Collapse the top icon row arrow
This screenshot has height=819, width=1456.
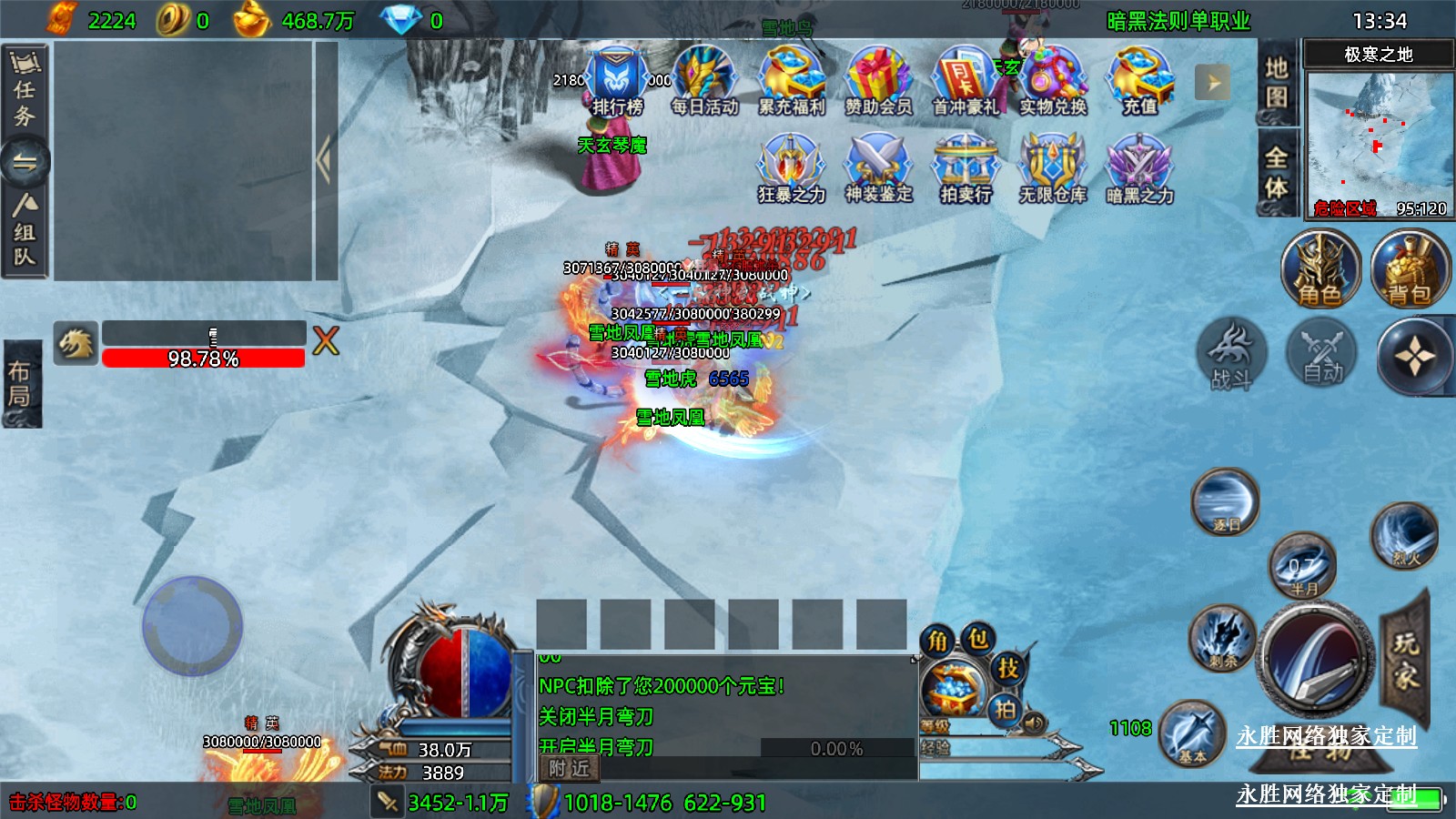[1212, 83]
